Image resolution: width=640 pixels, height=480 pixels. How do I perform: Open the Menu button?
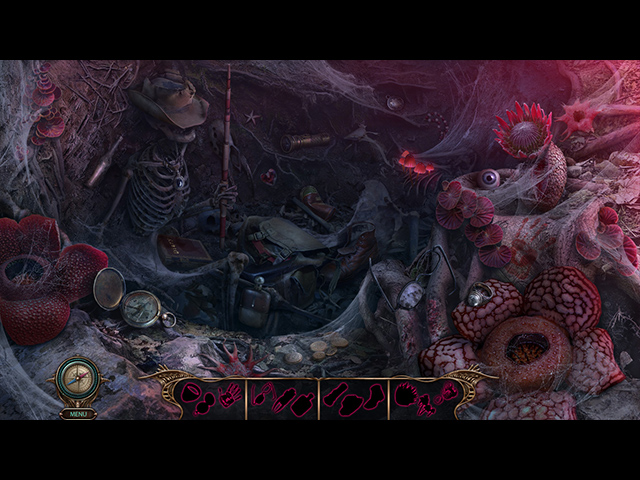point(78,413)
